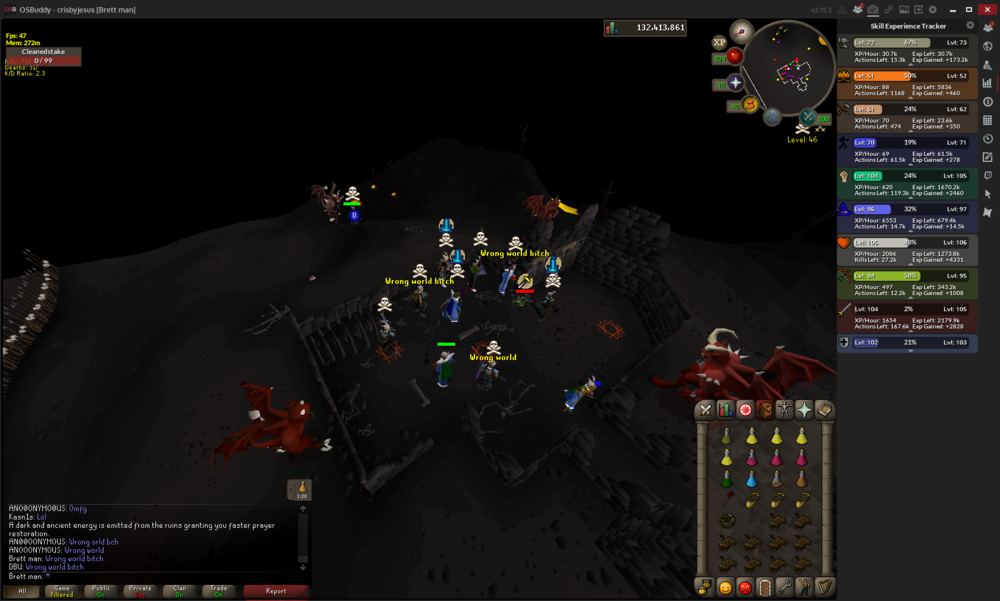
Task: Click the compass to face north
Action: point(741,31)
